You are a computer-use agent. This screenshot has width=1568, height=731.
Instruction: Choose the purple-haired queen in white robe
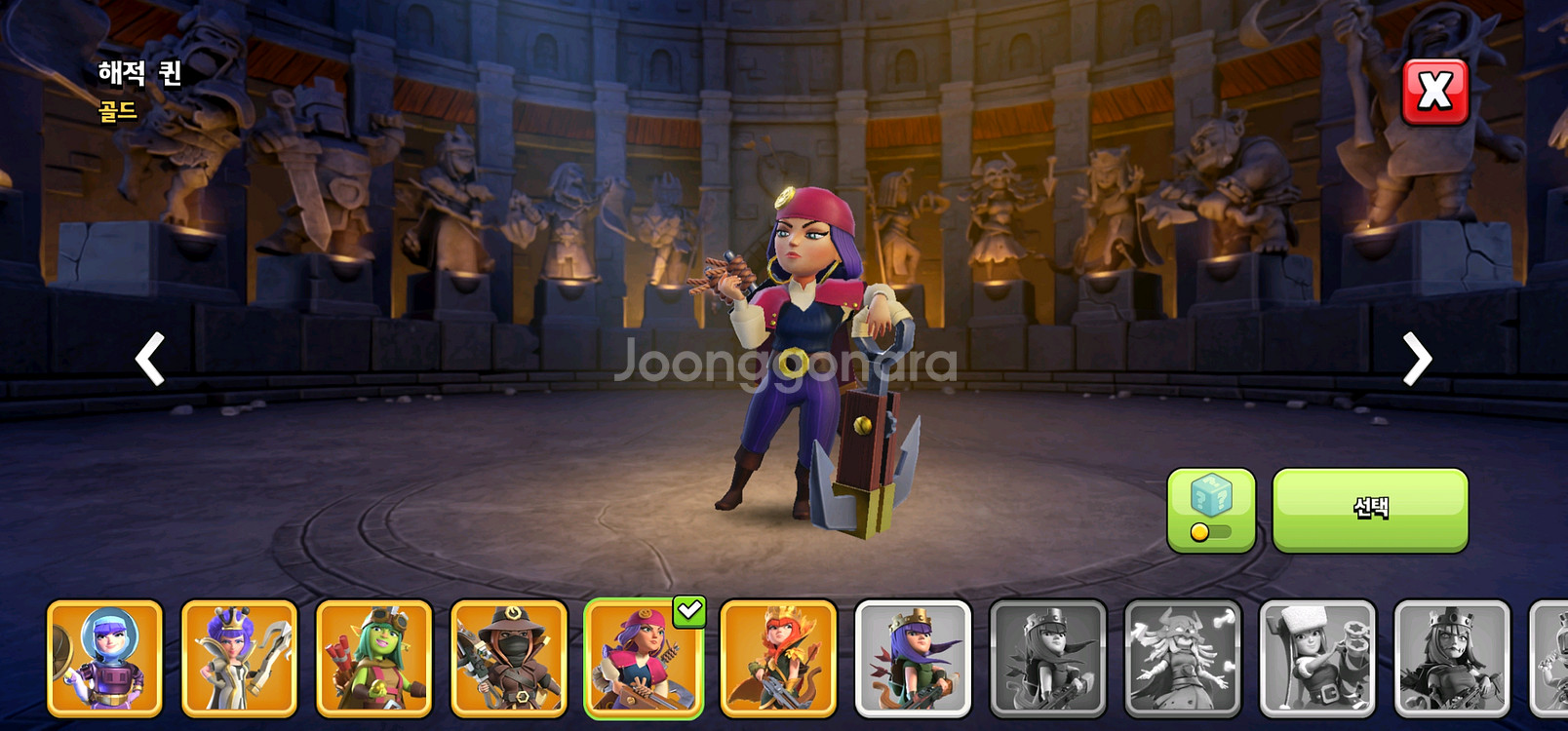(239, 658)
